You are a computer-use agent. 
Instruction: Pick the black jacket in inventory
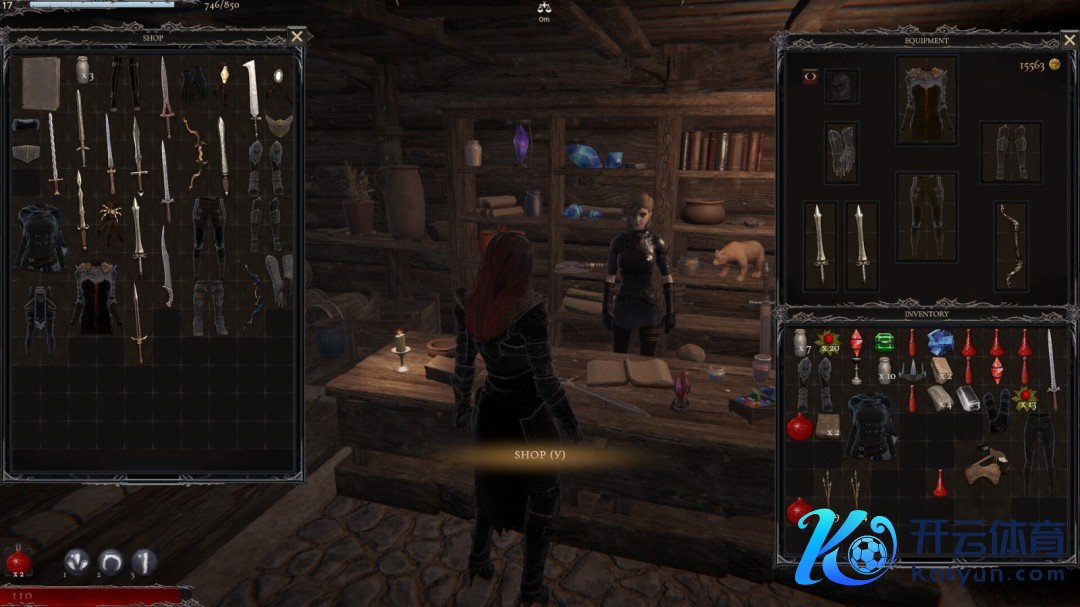pyautogui.click(x=870, y=424)
